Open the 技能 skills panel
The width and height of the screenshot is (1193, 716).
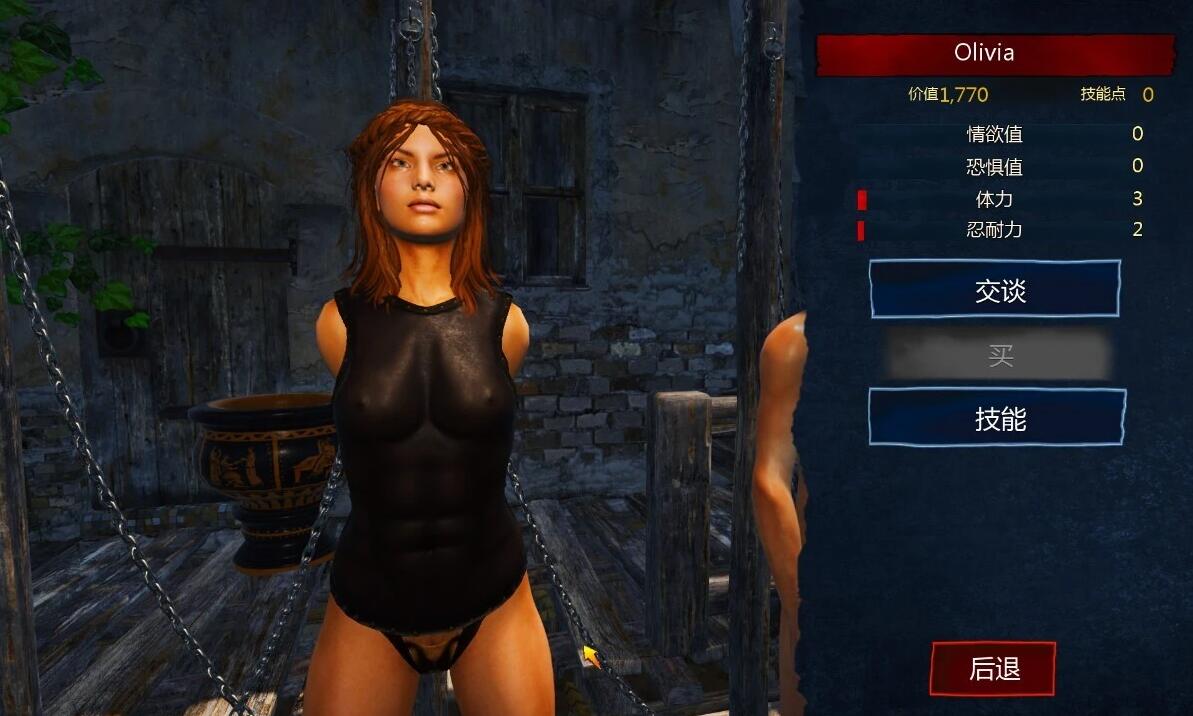click(997, 418)
